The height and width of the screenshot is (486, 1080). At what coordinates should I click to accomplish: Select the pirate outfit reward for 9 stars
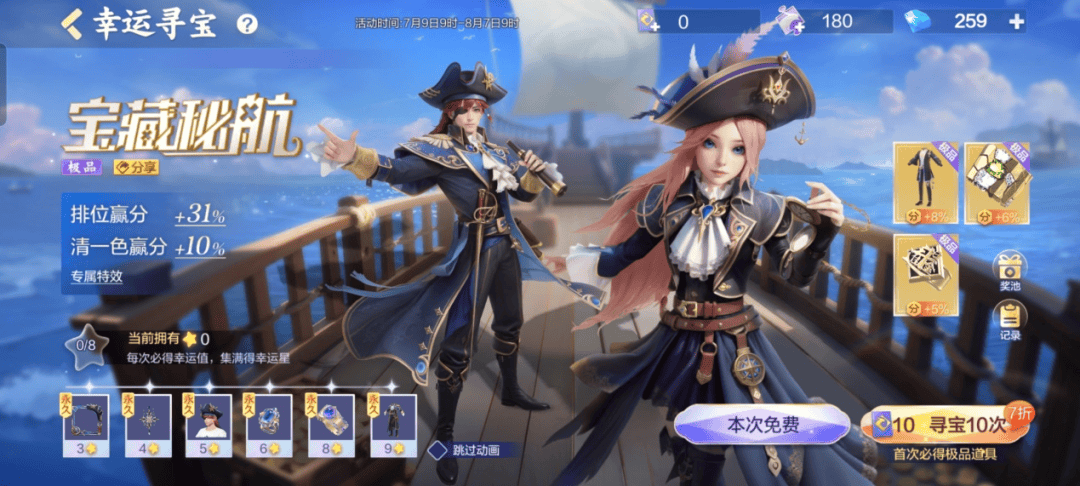tap(393, 420)
